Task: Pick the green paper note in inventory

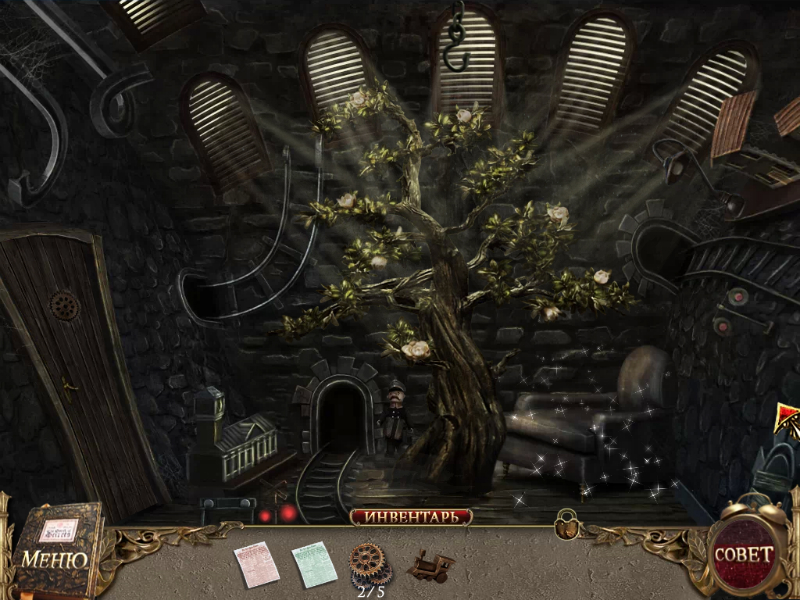Action: [x=311, y=564]
